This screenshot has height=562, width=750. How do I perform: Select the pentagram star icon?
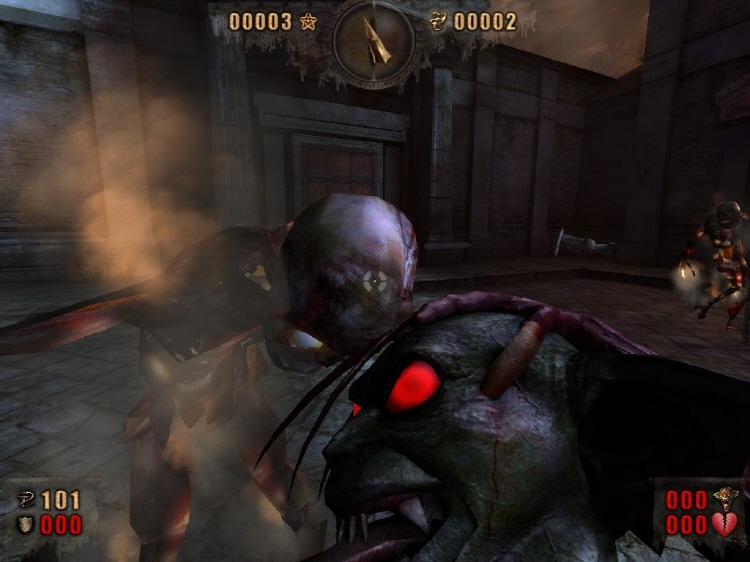coord(308,21)
